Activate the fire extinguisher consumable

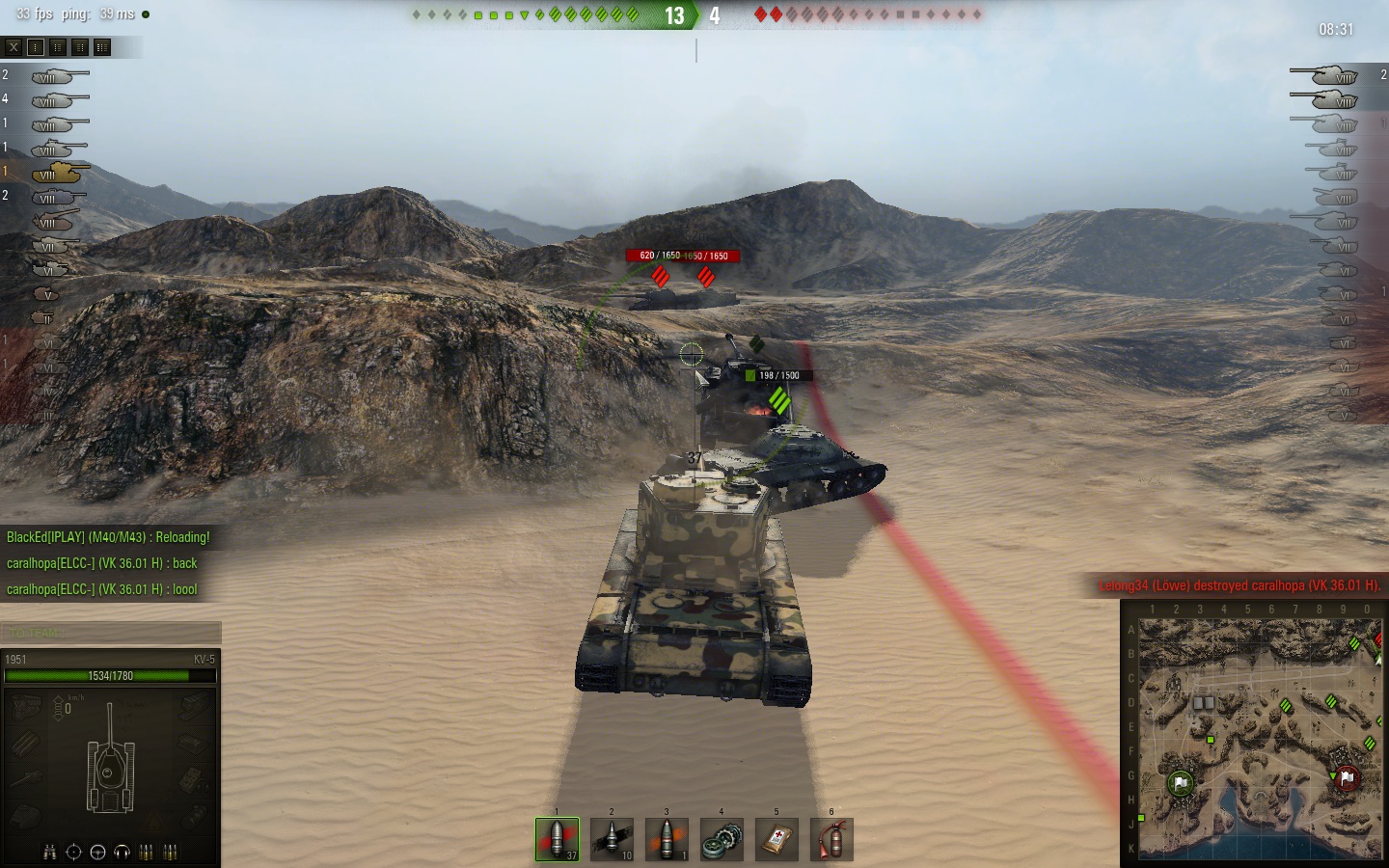tap(831, 839)
